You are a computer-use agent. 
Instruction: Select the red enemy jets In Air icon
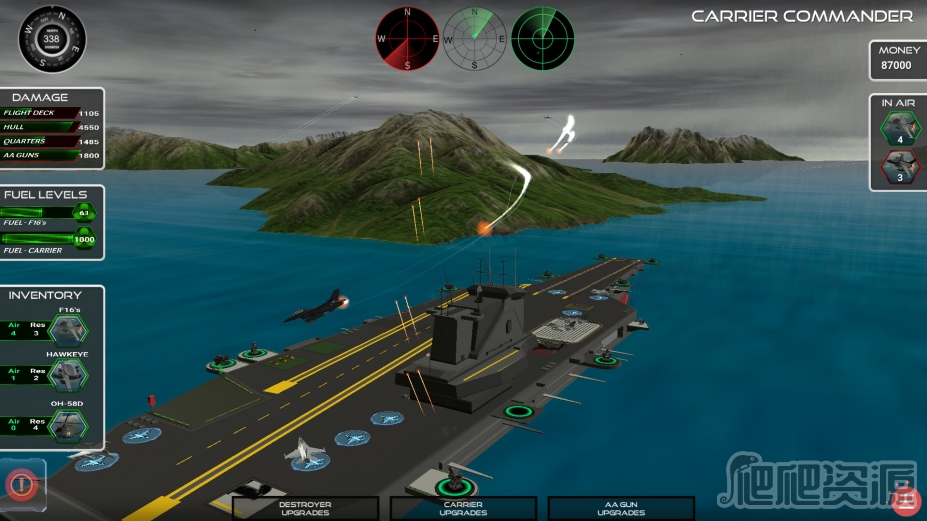[899, 167]
